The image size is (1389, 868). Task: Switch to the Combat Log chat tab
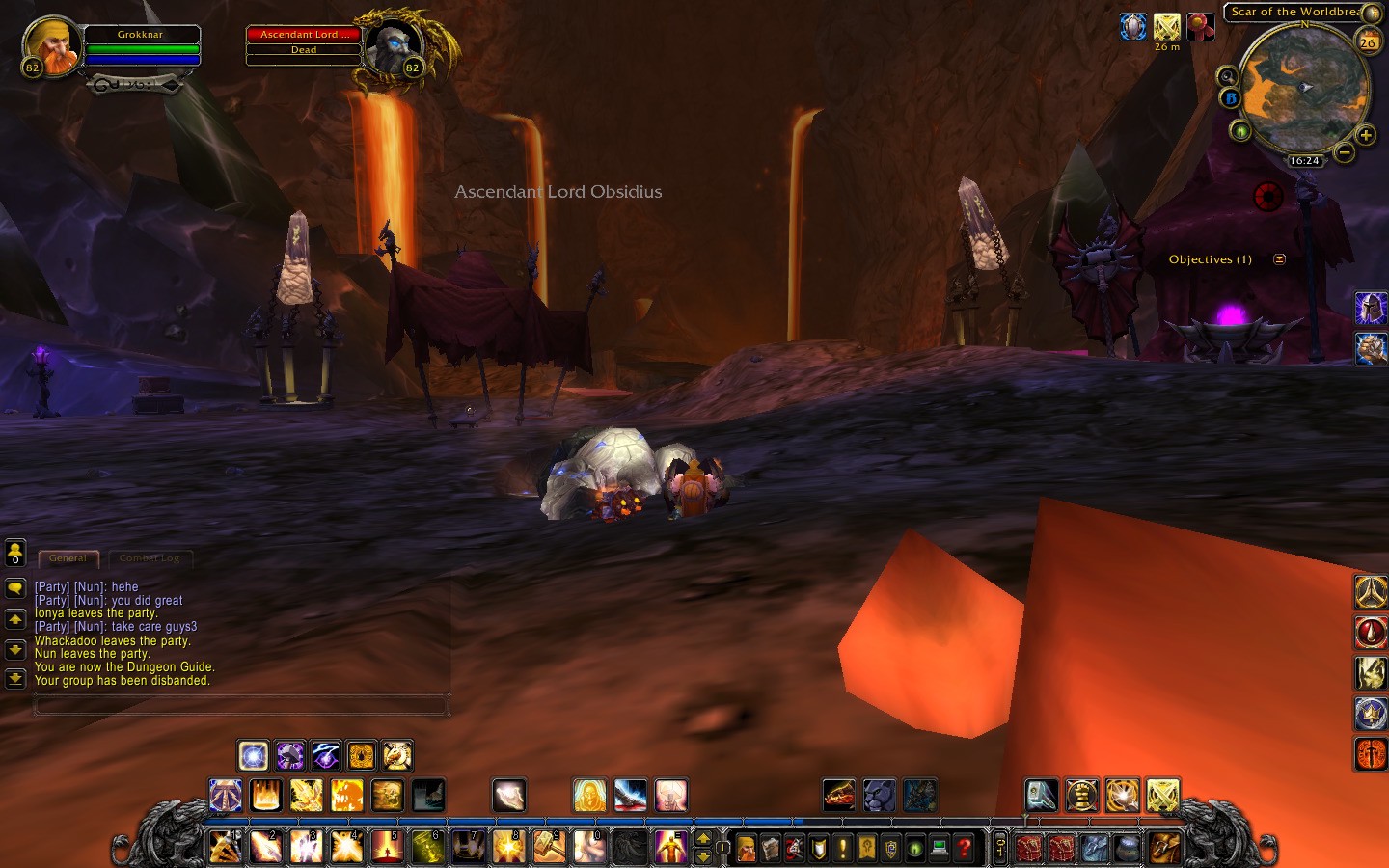[150, 558]
